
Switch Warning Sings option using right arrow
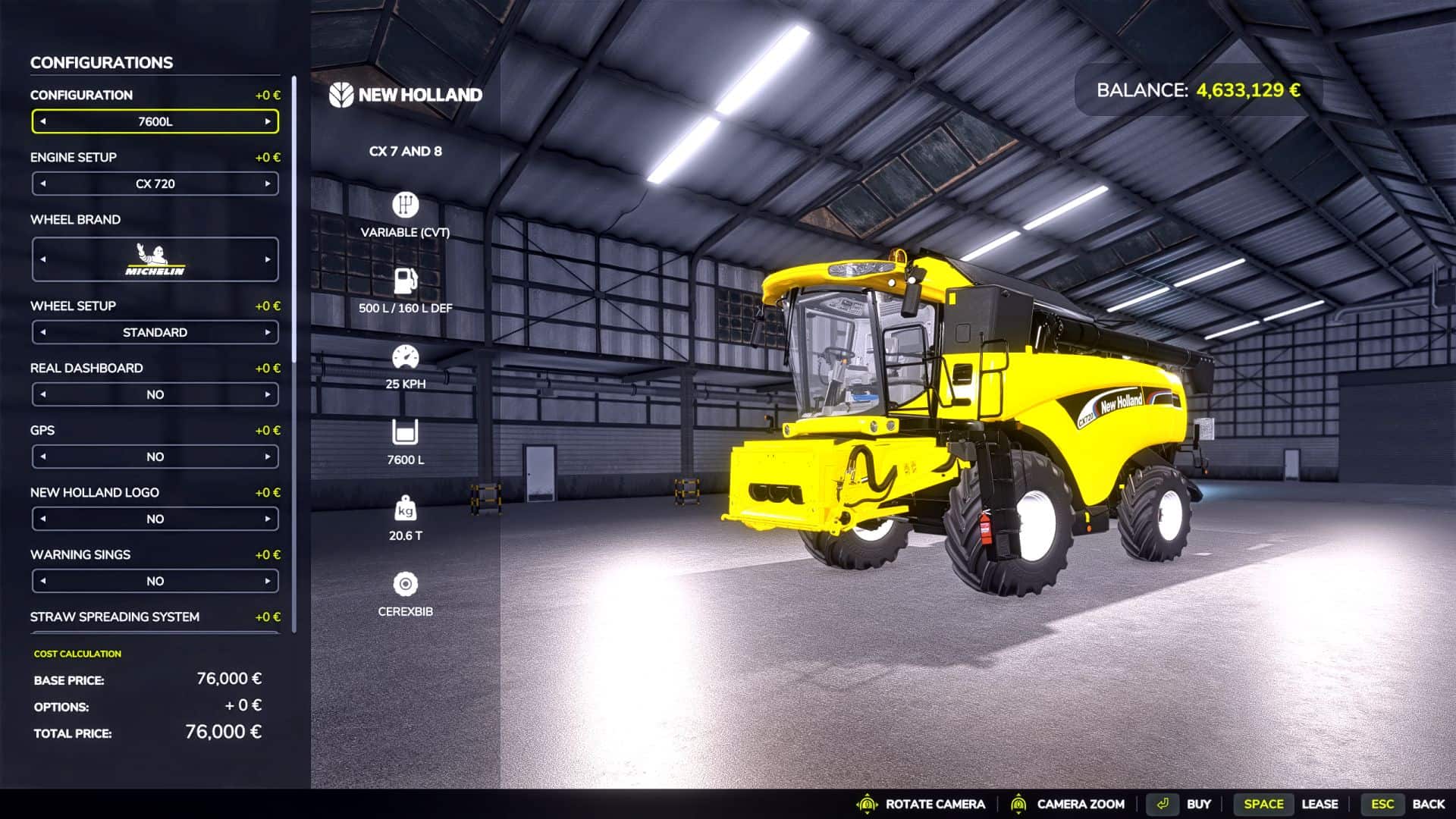(268, 581)
